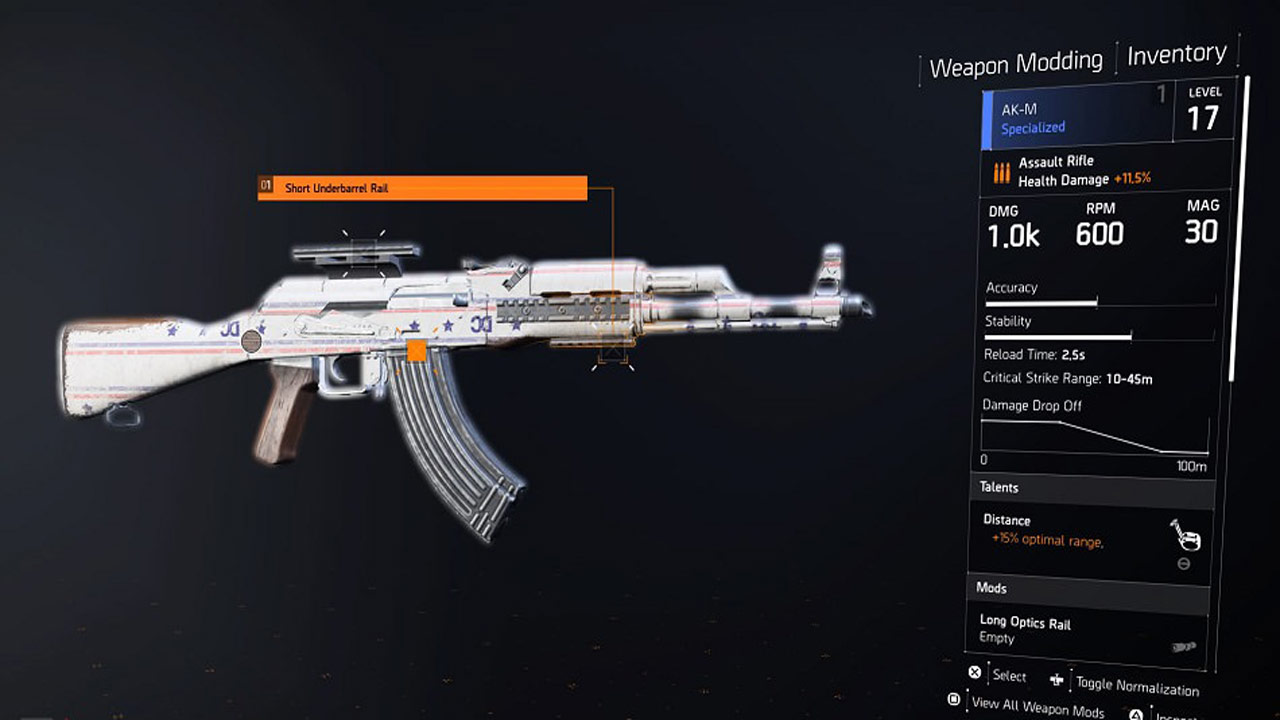This screenshot has width=1280, height=720.
Task: Select the Short Underbarrel Rail mod label
Action: pos(422,188)
